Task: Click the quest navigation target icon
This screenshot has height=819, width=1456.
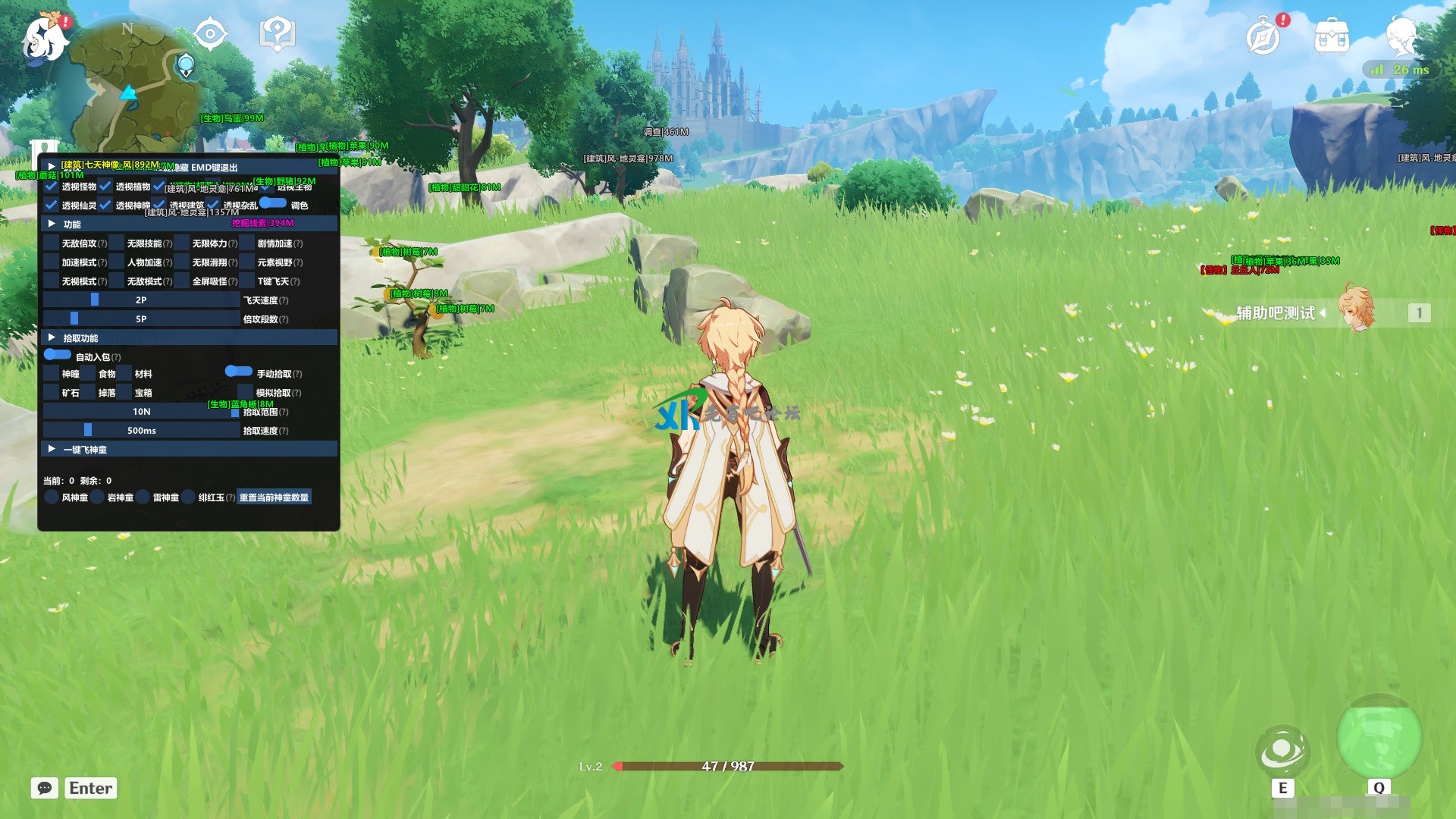Action: pyautogui.click(x=210, y=34)
